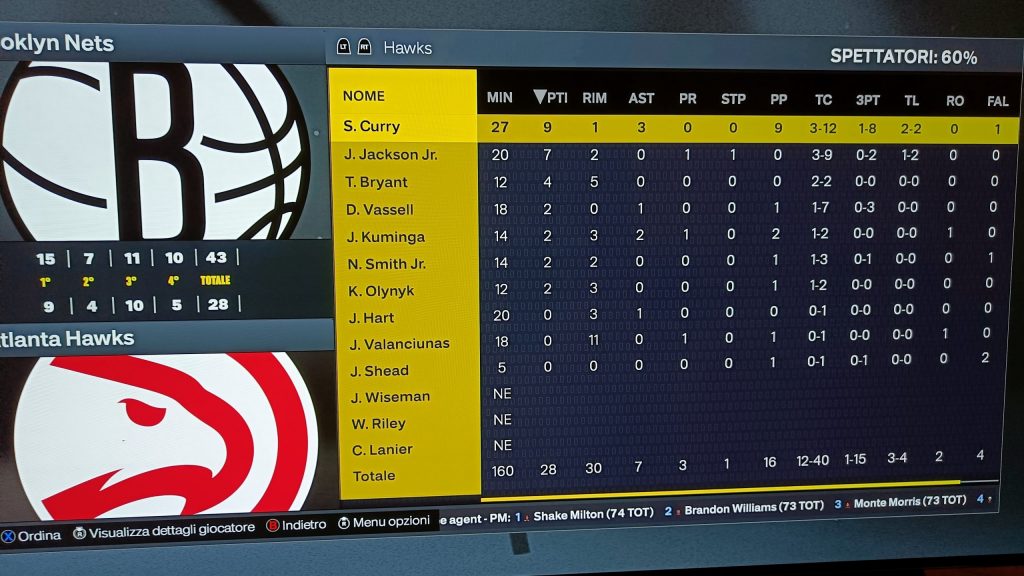The height and width of the screenshot is (576, 1024).
Task: Pick J. Hart from the roster
Action: coord(371,318)
